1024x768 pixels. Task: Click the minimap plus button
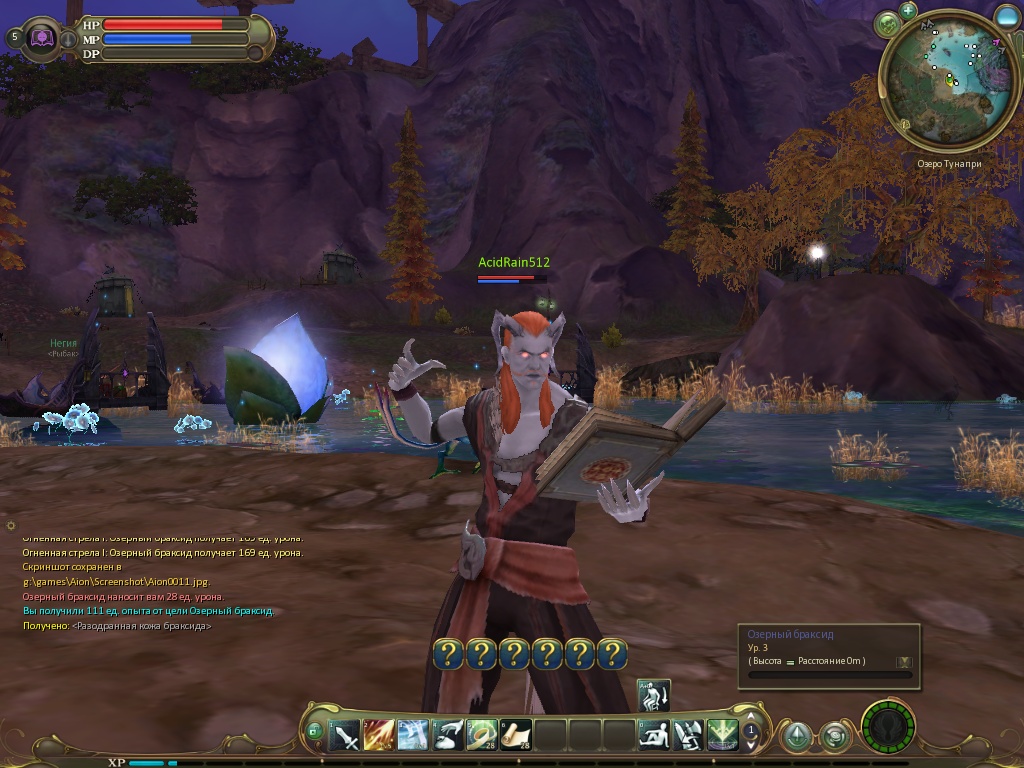(908, 11)
